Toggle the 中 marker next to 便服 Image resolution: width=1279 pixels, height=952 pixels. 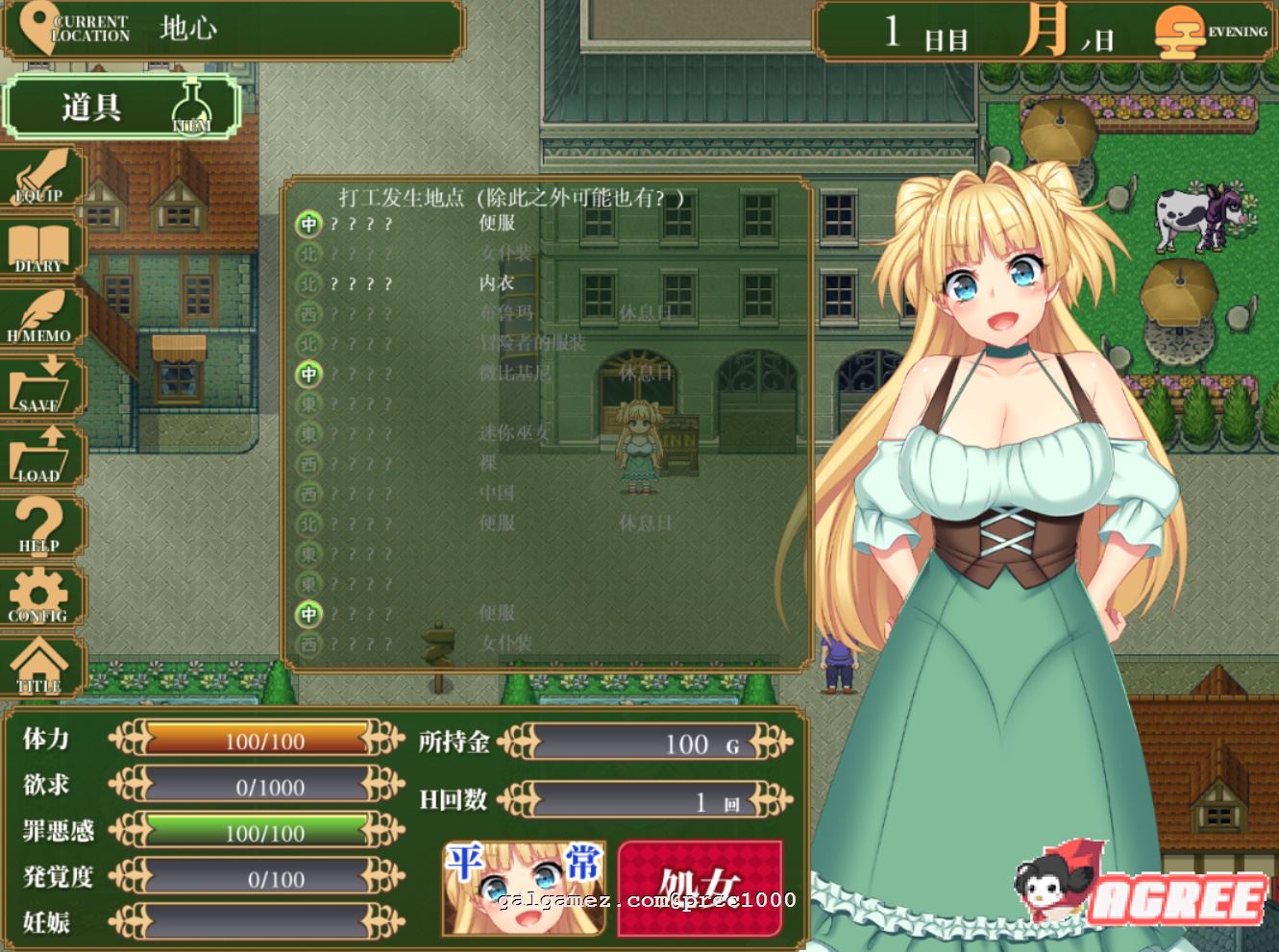(x=308, y=225)
